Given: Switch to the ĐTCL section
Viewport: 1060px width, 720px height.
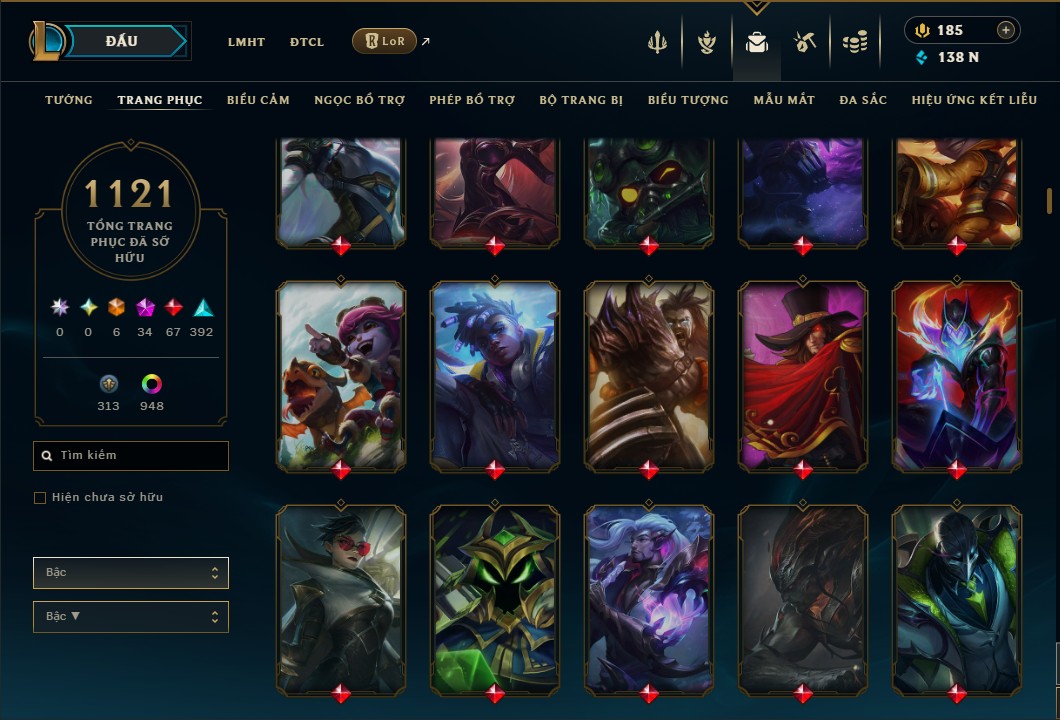Looking at the screenshot, I should [307, 42].
